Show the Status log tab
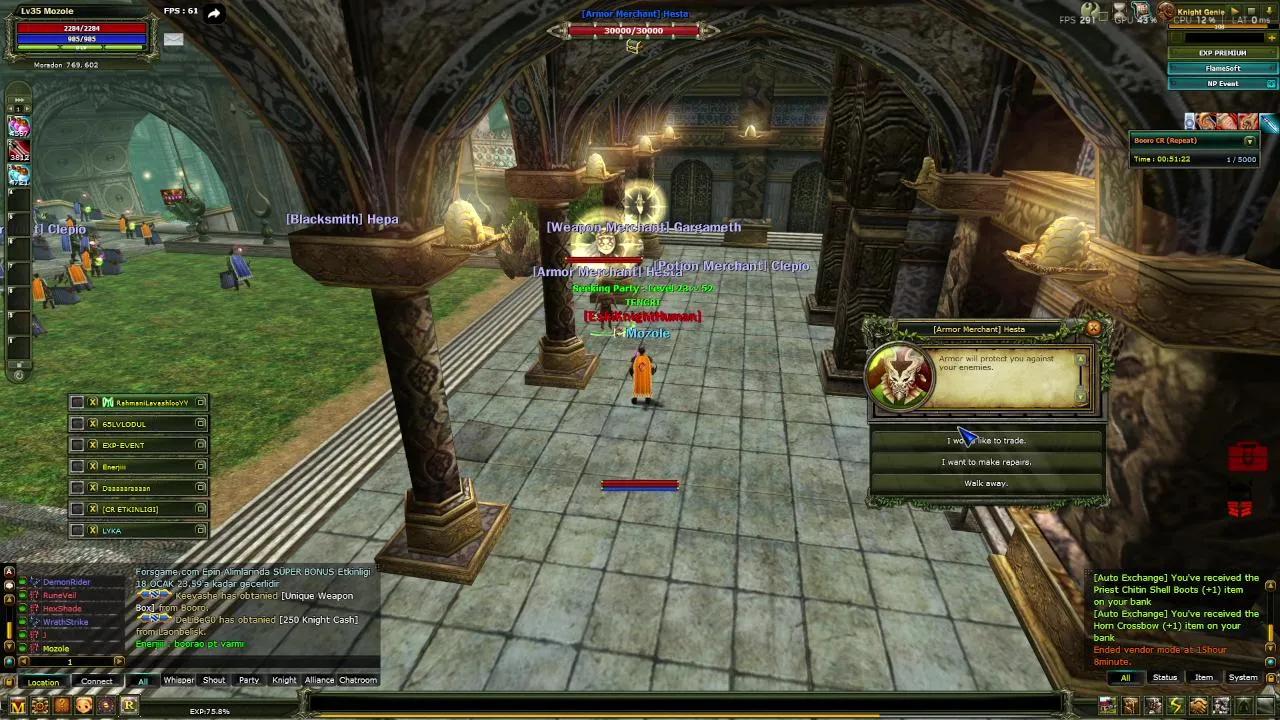This screenshot has width=1280, height=720. (1165, 678)
